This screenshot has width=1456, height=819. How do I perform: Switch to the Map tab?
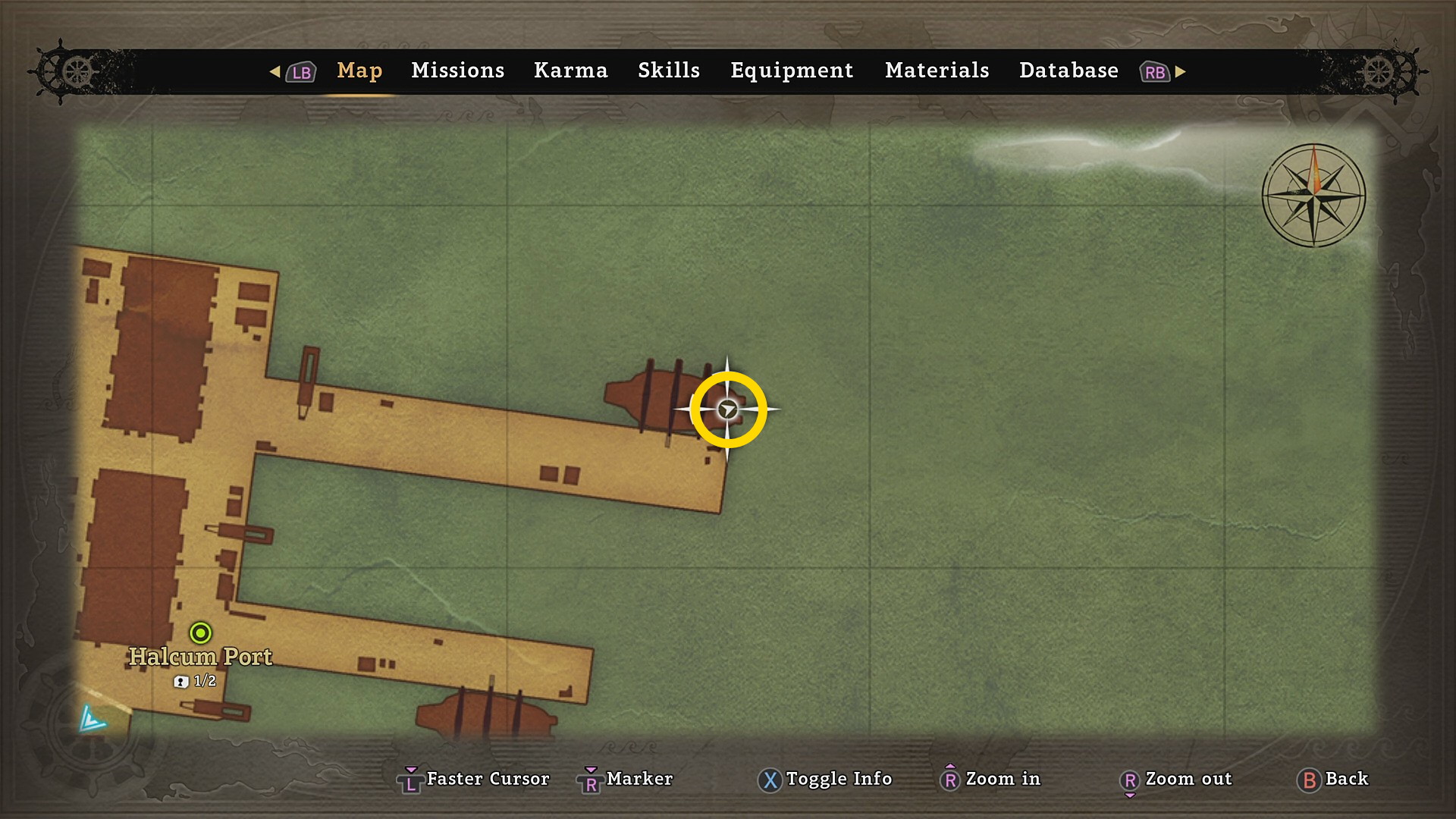[x=359, y=71]
